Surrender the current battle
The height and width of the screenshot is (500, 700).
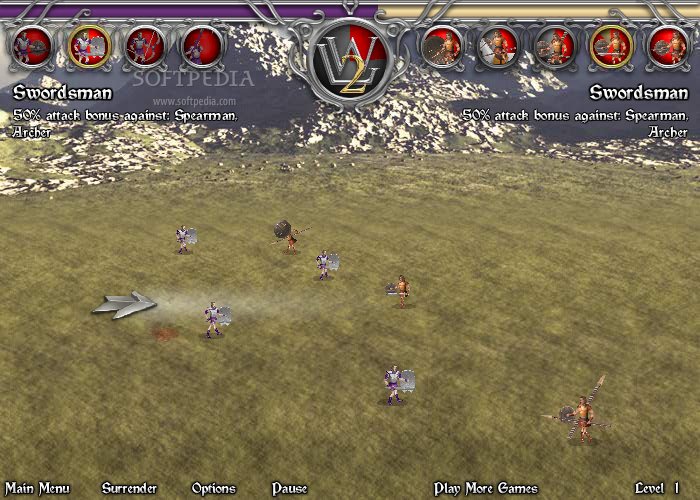pos(129,488)
